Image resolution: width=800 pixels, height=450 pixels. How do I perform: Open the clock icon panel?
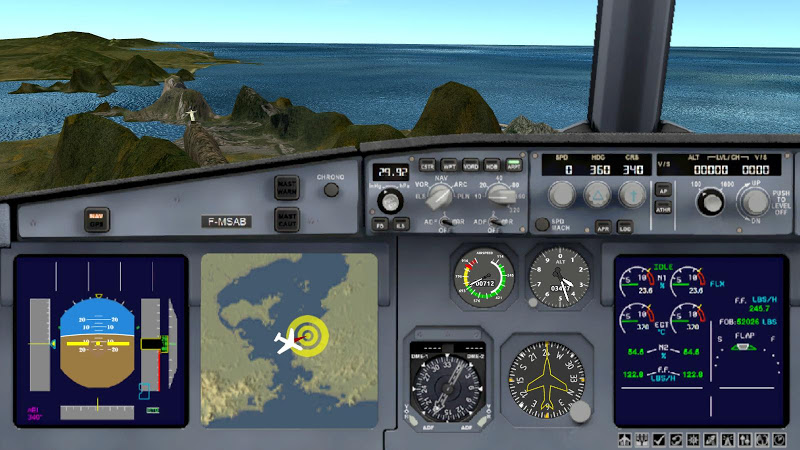point(780,440)
